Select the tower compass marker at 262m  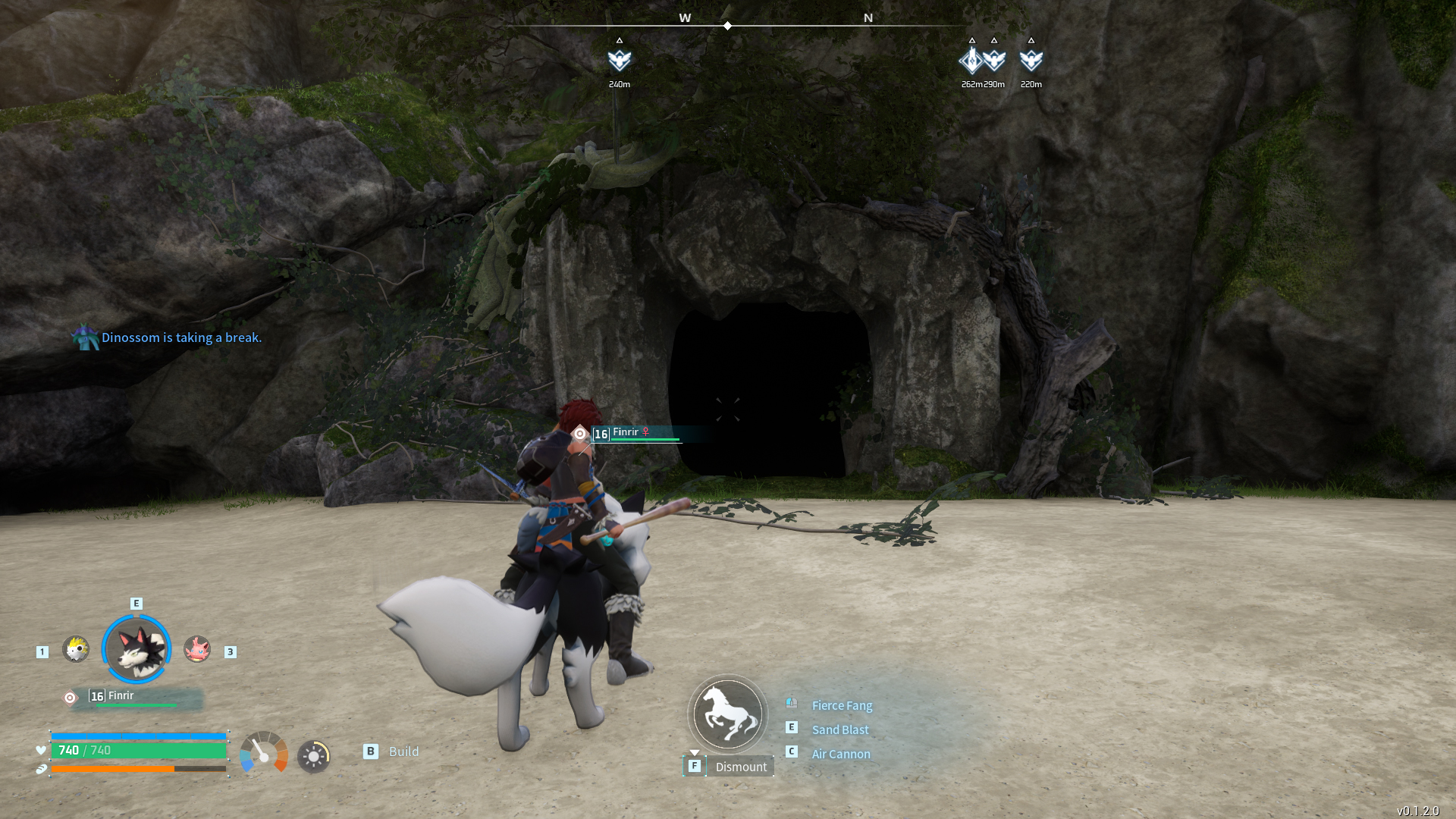[x=971, y=60]
